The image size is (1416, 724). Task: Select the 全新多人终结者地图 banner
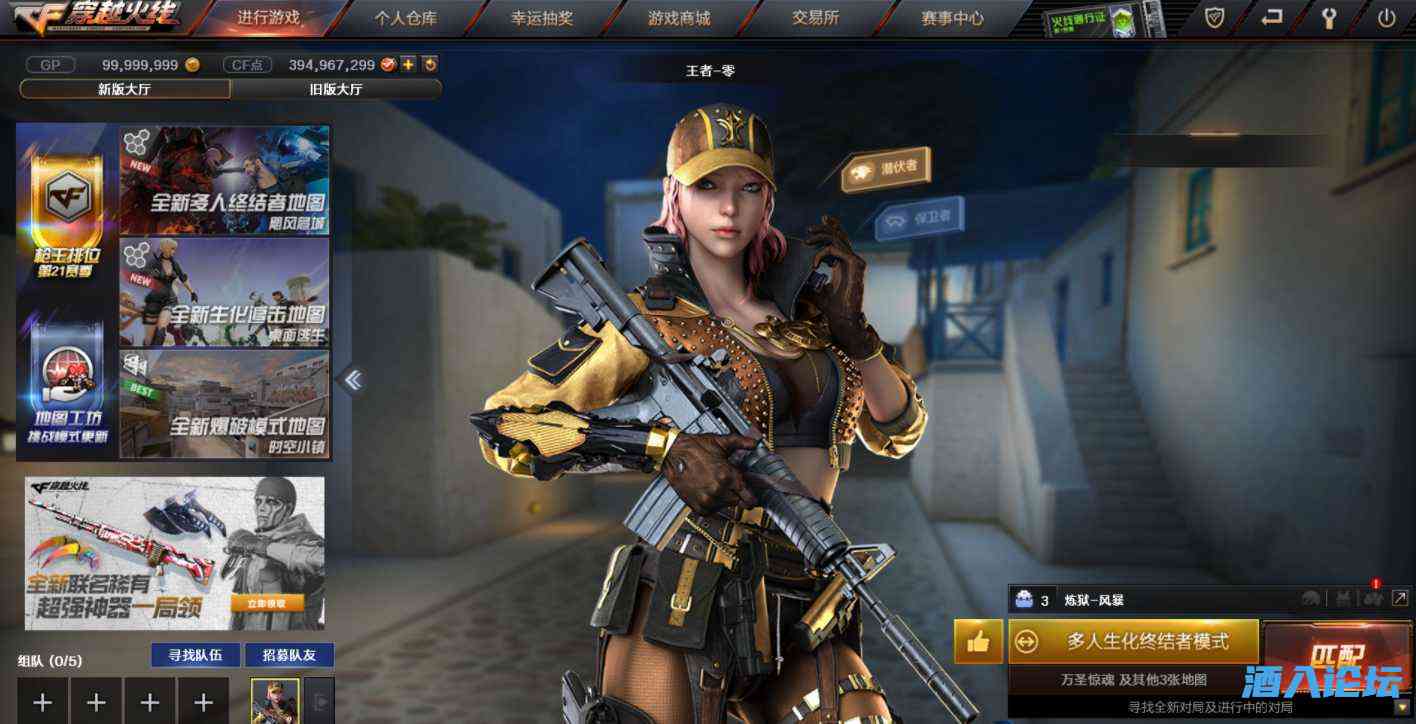(225, 181)
